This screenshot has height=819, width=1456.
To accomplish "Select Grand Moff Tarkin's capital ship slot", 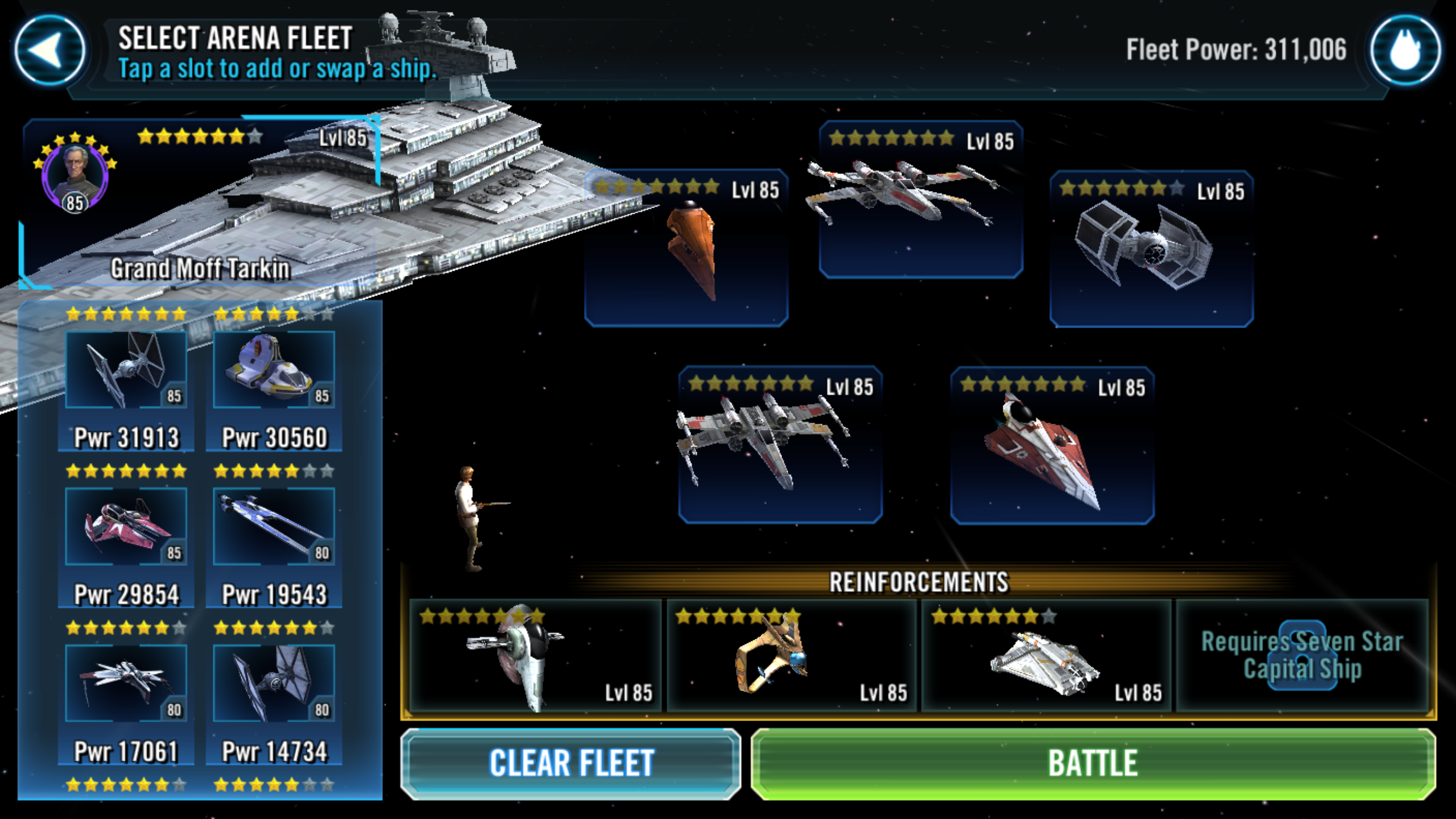I will [199, 205].
